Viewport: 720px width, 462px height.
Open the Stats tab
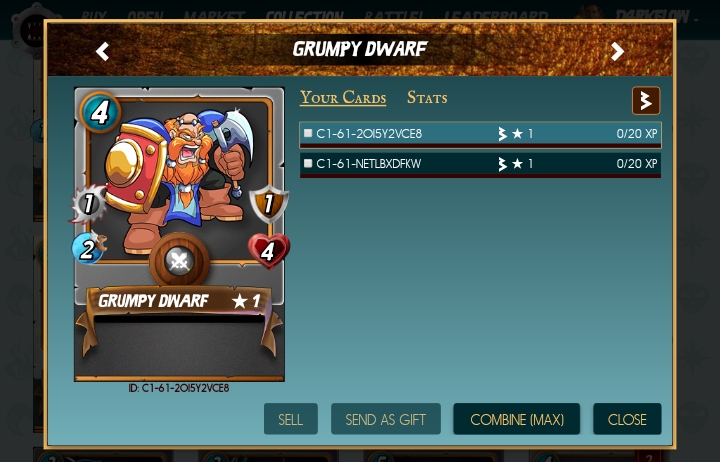[x=427, y=98]
